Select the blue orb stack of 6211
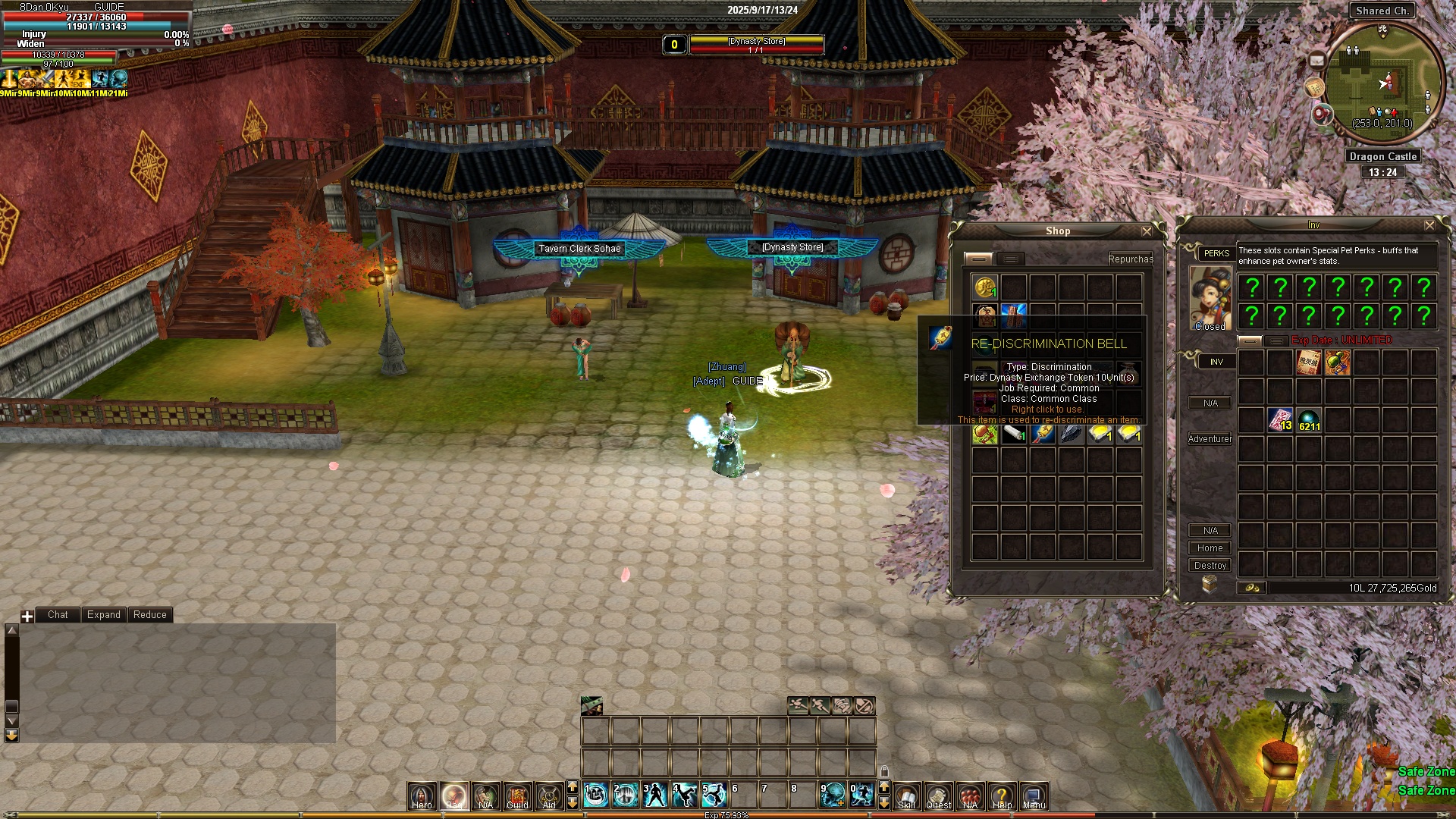Image resolution: width=1456 pixels, height=819 pixels. tap(1309, 420)
